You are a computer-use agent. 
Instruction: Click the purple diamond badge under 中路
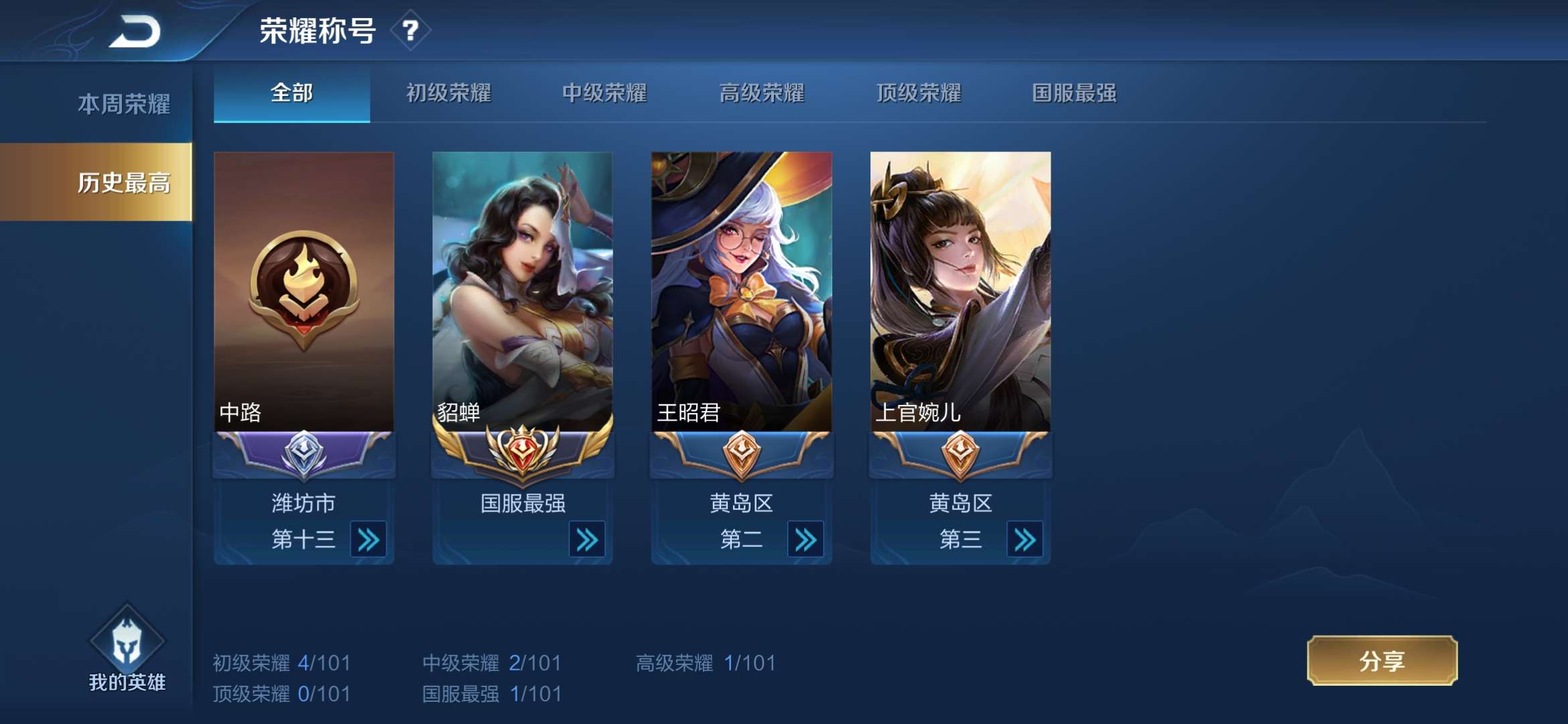pyautogui.click(x=303, y=455)
